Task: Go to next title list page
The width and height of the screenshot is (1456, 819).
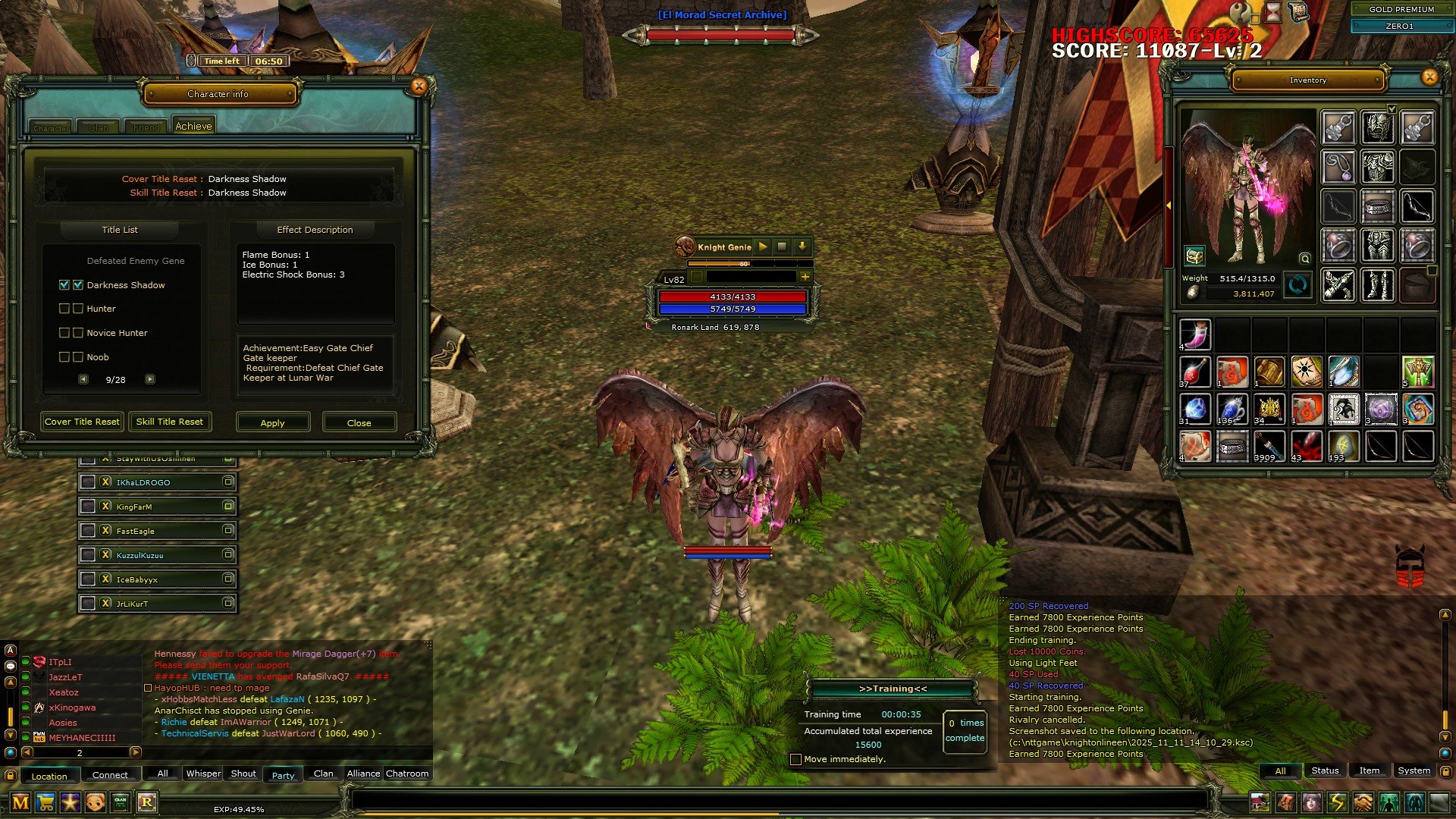Action: 150,379
